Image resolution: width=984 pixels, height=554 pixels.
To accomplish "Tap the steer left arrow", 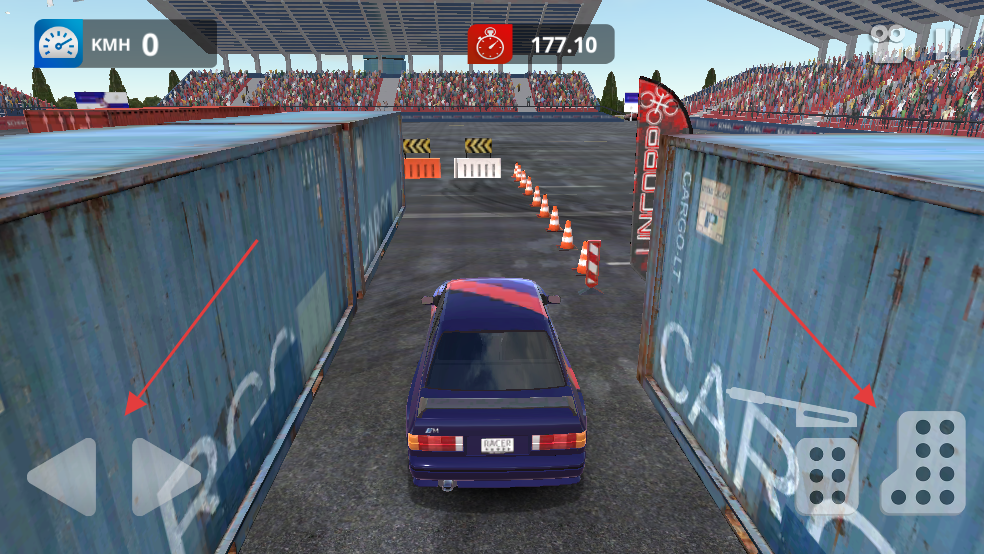I will tap(62, 477).
